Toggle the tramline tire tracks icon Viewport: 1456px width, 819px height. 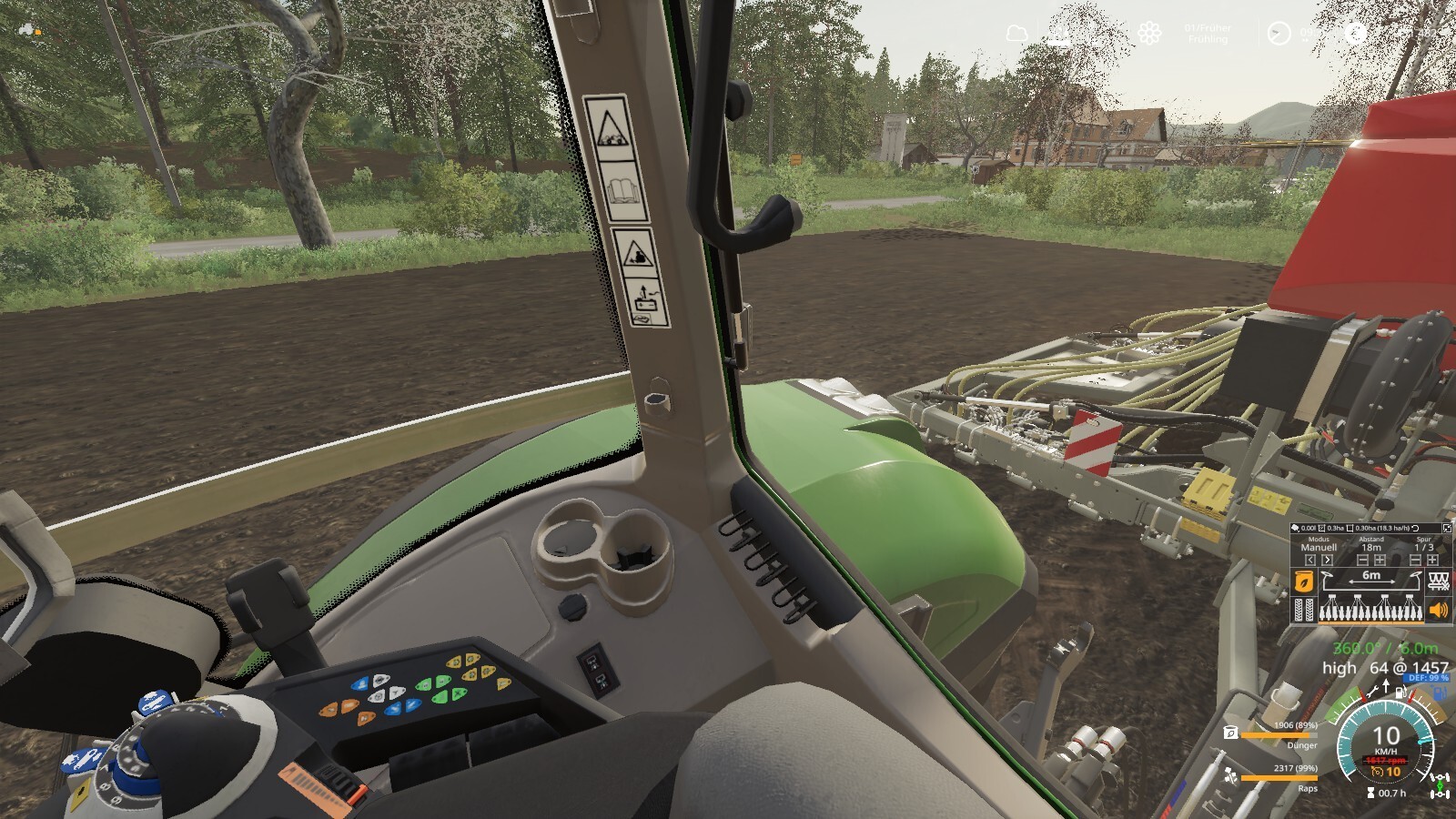coord(1304,611)
